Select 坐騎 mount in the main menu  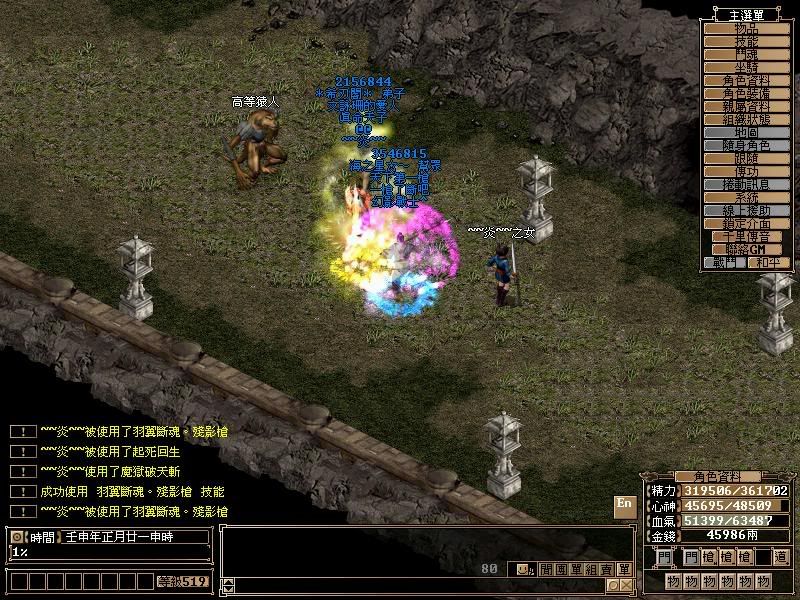pos(747,67)
